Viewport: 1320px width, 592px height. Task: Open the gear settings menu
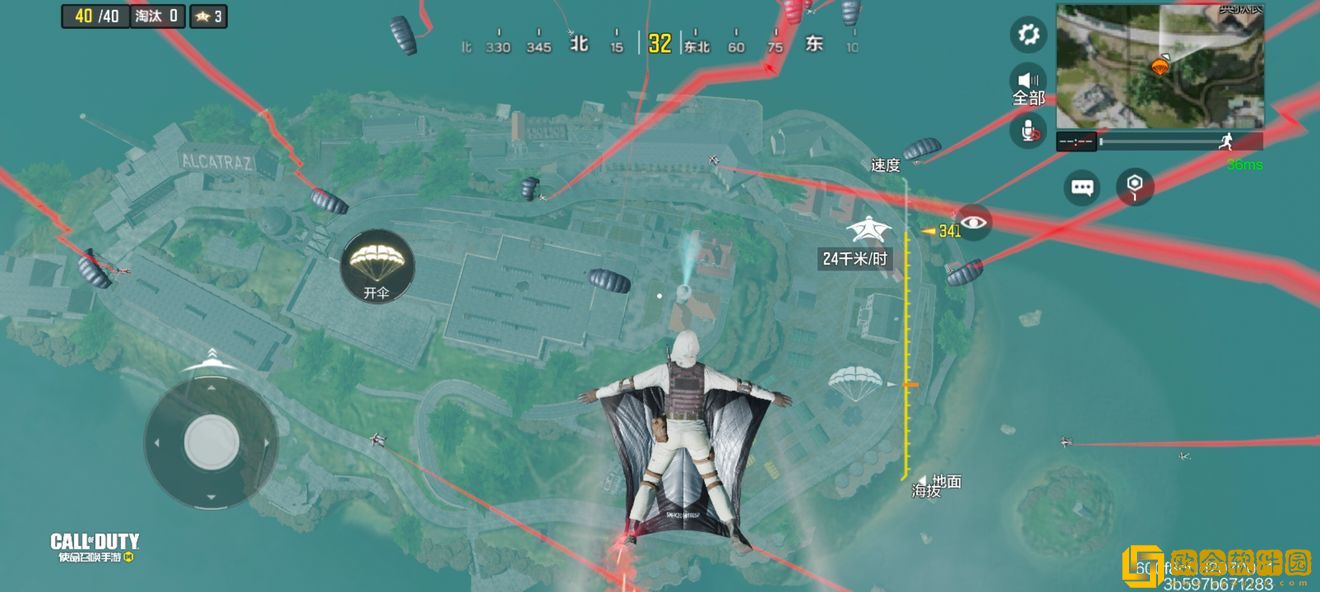click(1027, 36)
